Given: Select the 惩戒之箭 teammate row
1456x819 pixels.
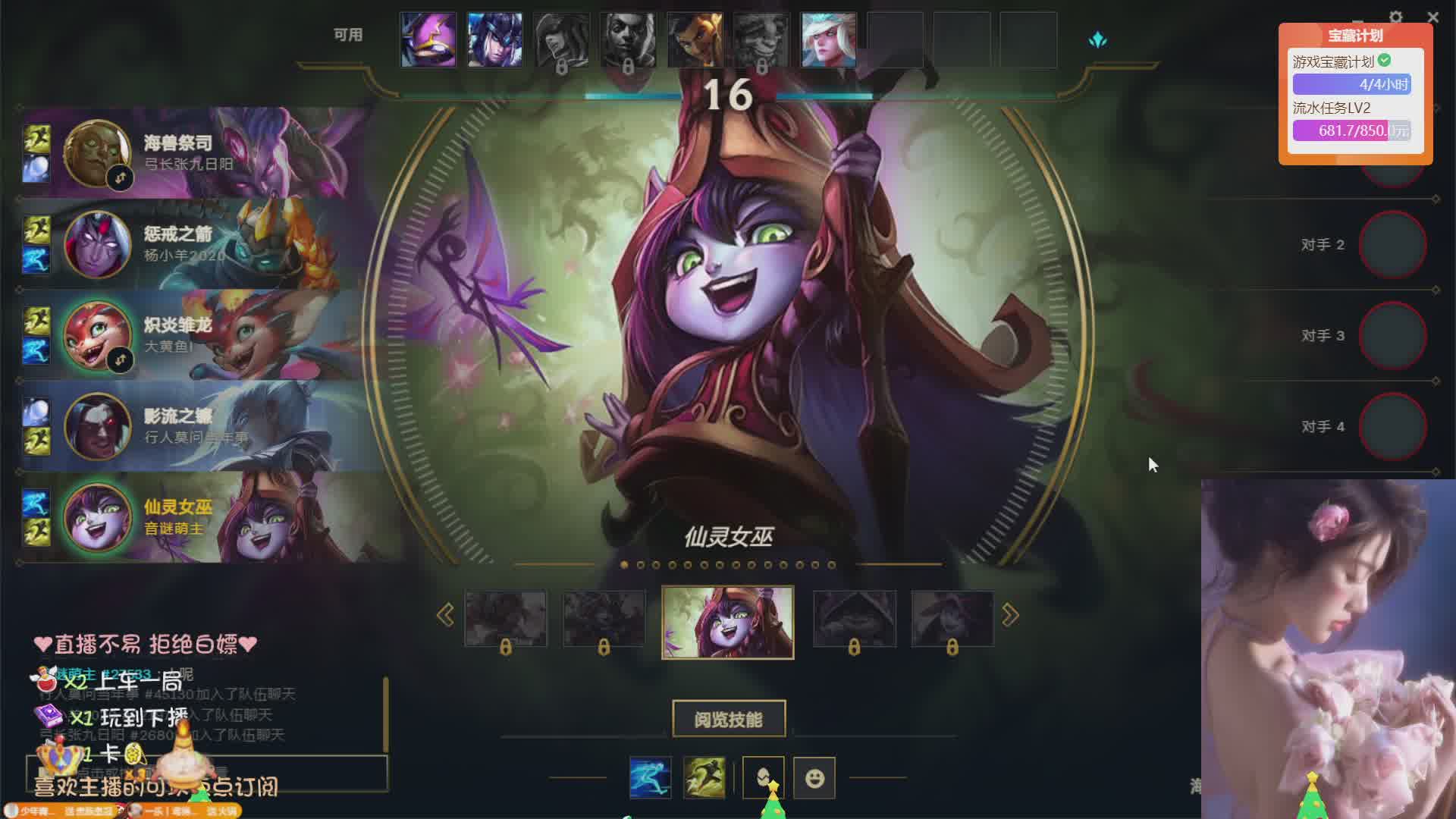Looking at the screenshot, I should 197,244.
